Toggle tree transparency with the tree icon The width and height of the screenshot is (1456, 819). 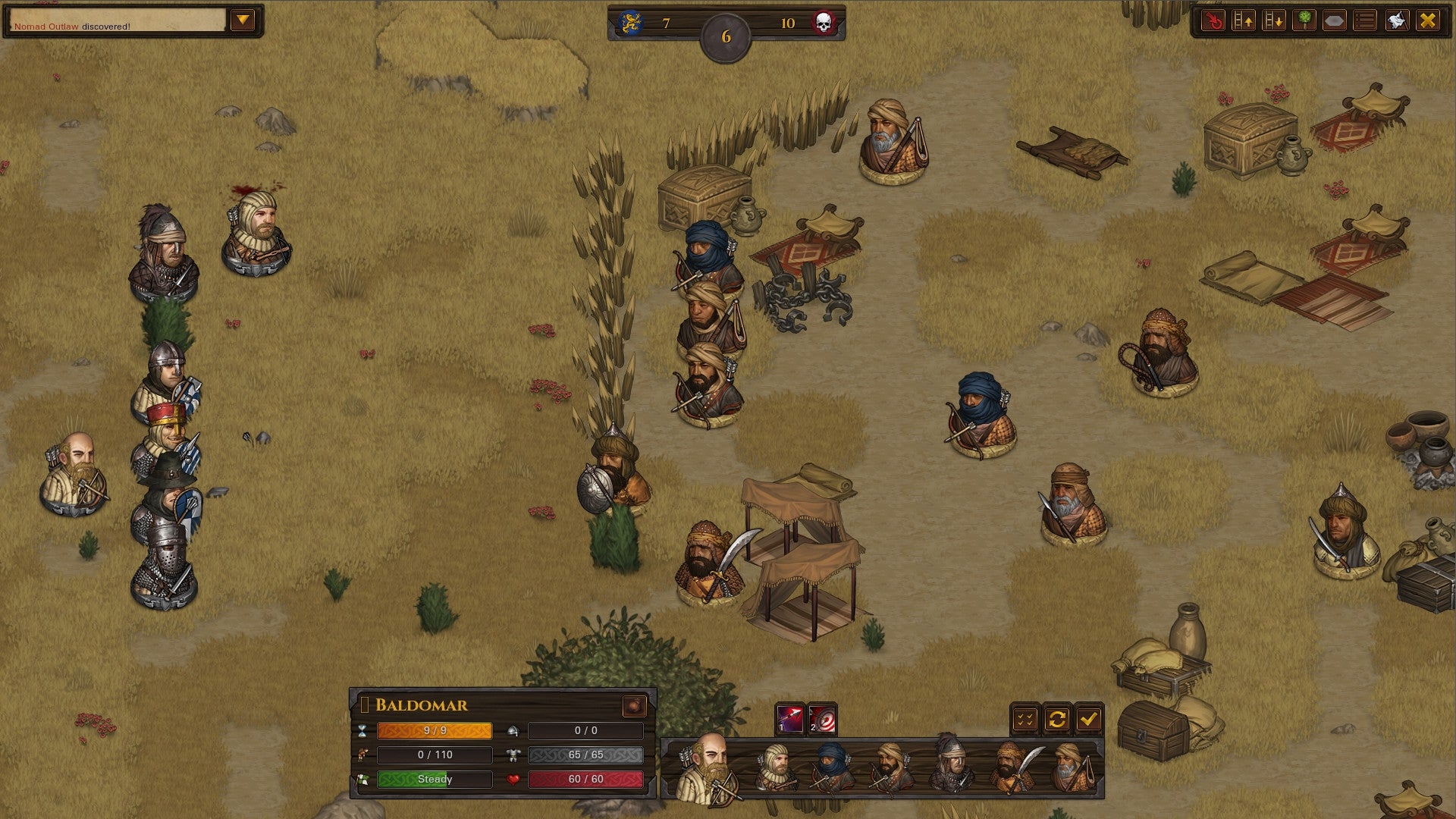point(1303,21)
